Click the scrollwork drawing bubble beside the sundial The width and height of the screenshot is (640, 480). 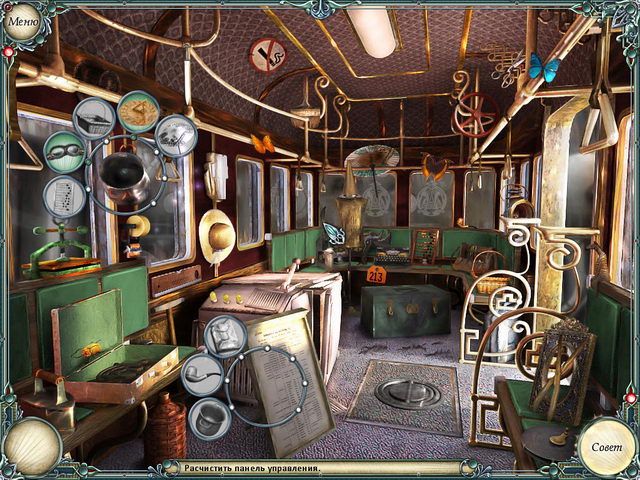tap(177, 135)
